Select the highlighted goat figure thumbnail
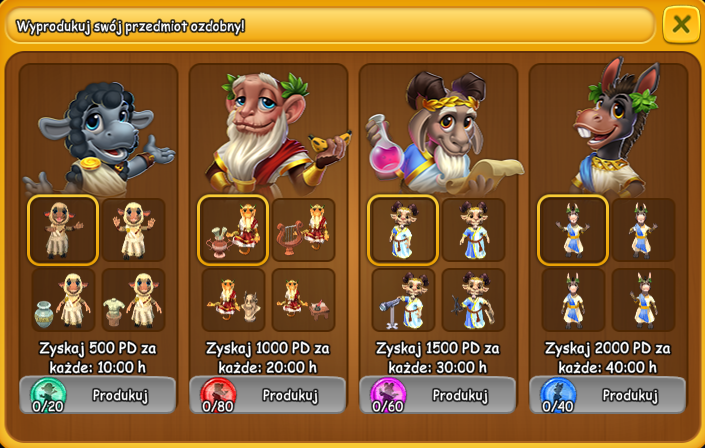This screenshot has width=705, height=448. coord(403,230)
